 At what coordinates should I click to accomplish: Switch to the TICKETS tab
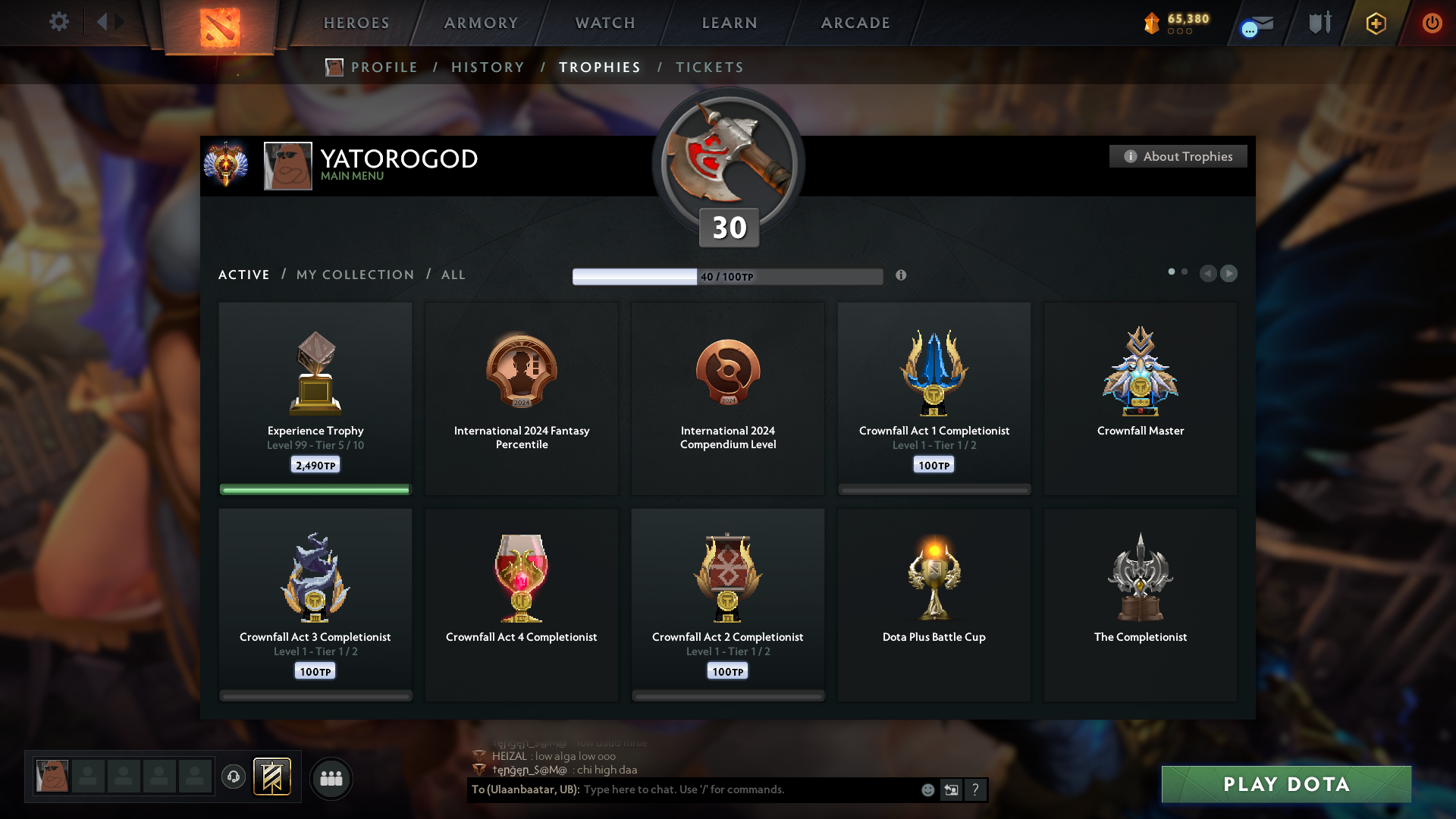point(710,67)
